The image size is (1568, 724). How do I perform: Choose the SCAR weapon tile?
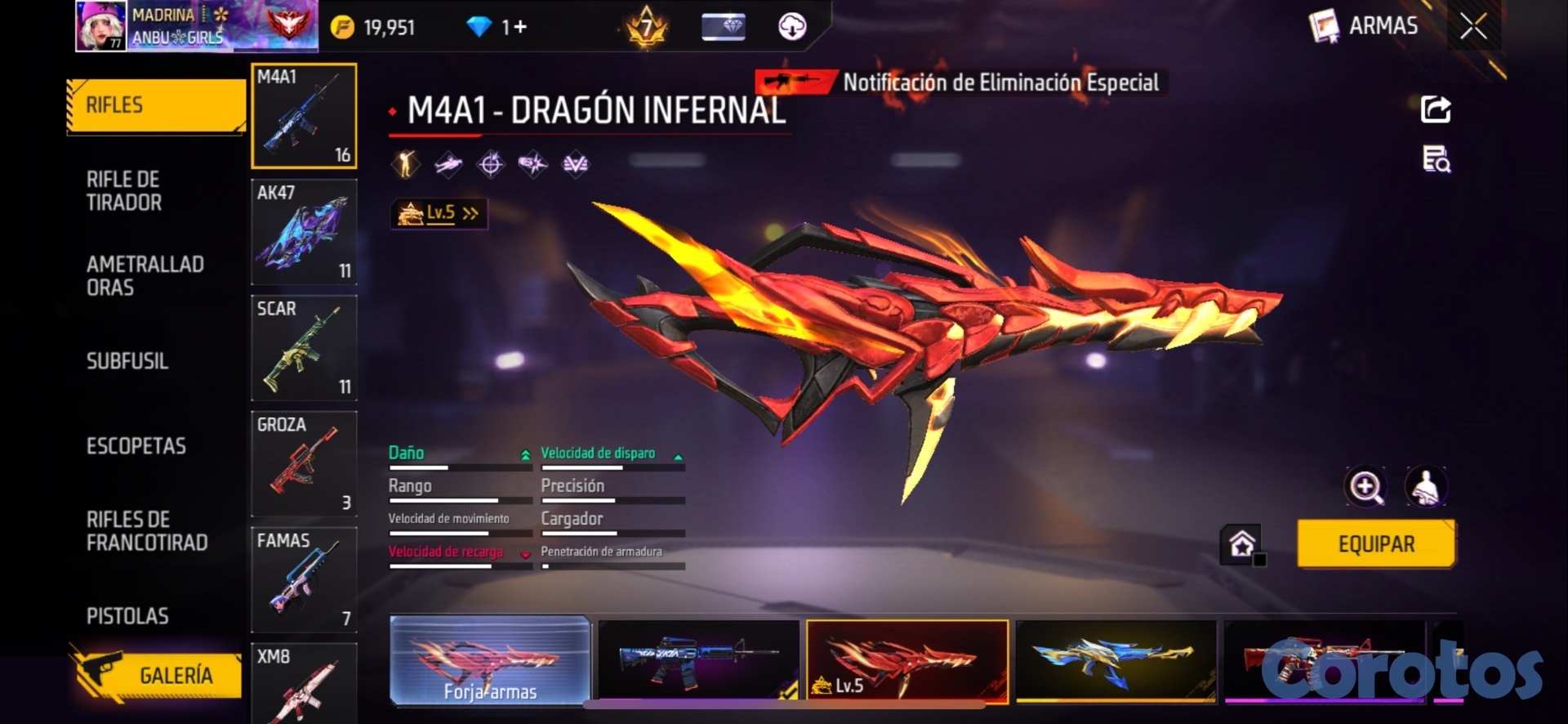tap(304, 348)
